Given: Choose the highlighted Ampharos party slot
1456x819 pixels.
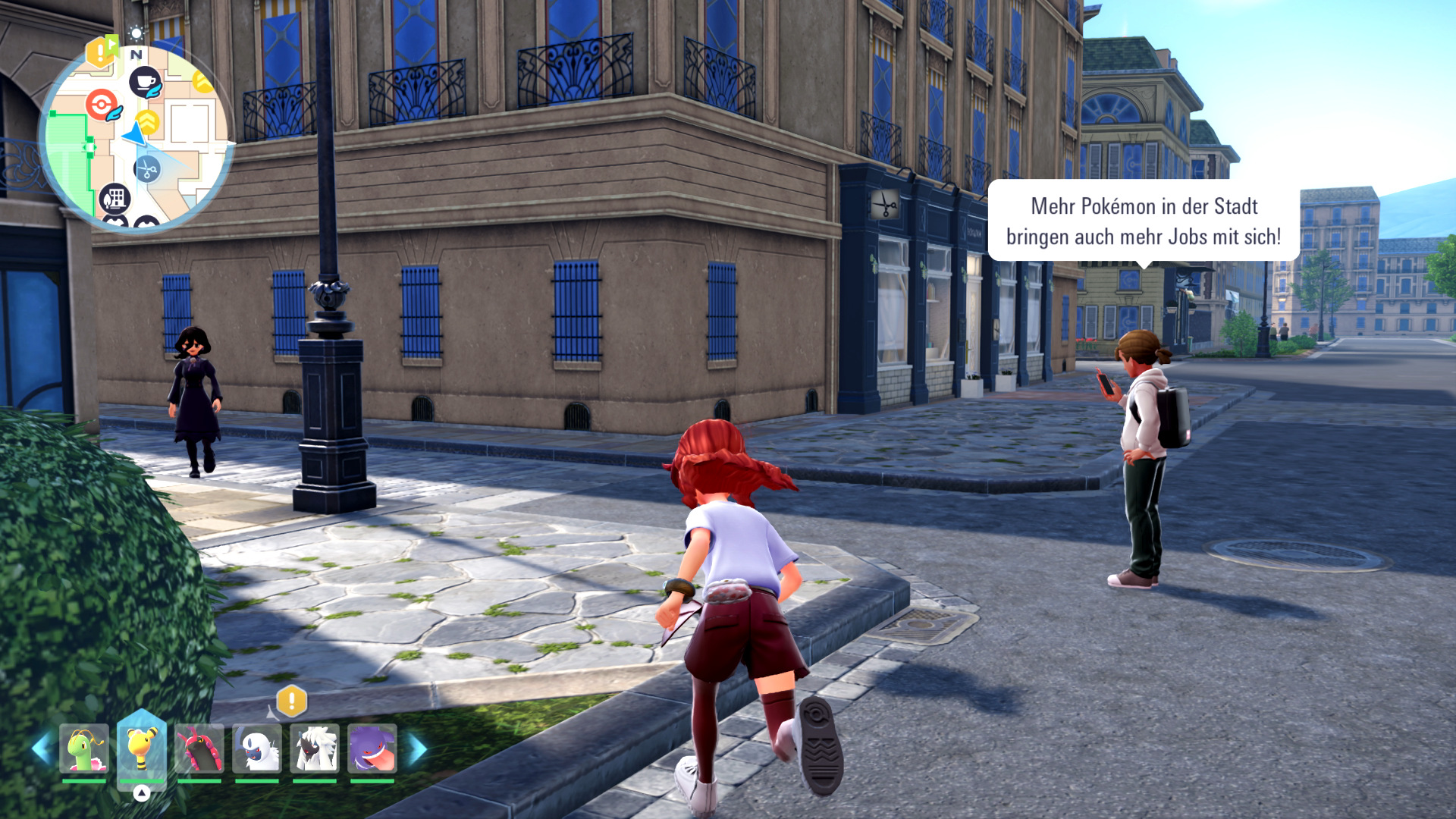Looking at the screenshot, I should pyautogui.click(x=142, y=748).
